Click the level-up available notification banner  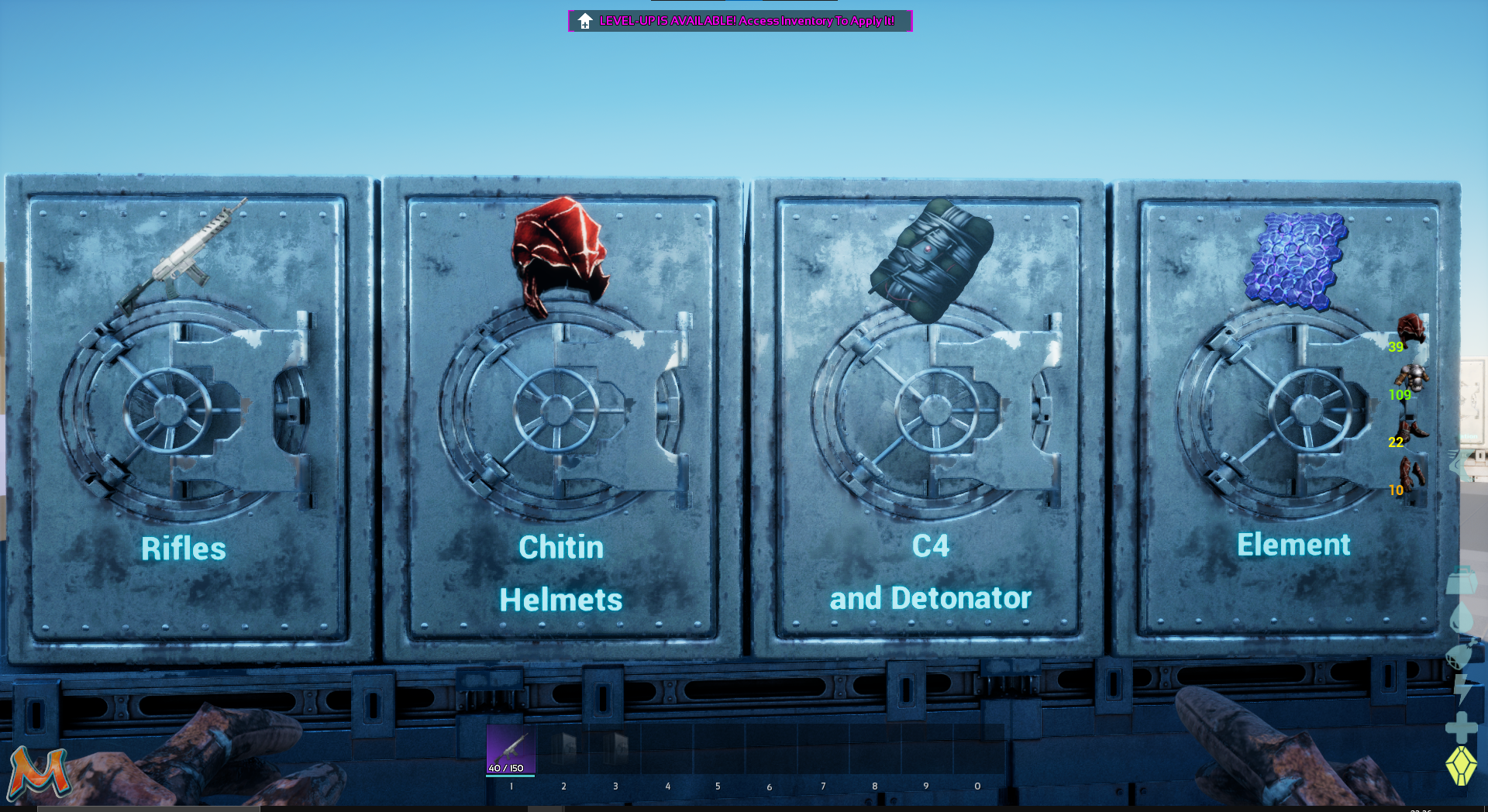click(x=740, y=21)
